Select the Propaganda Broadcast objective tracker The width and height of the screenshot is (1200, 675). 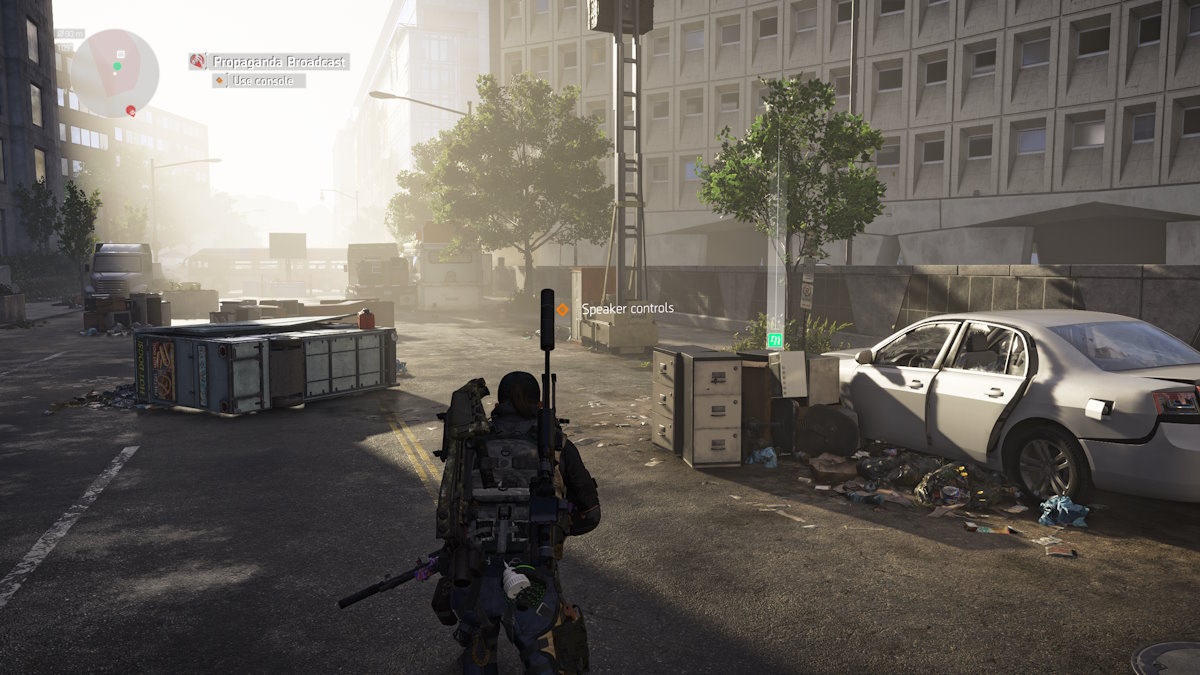(278, 62)
